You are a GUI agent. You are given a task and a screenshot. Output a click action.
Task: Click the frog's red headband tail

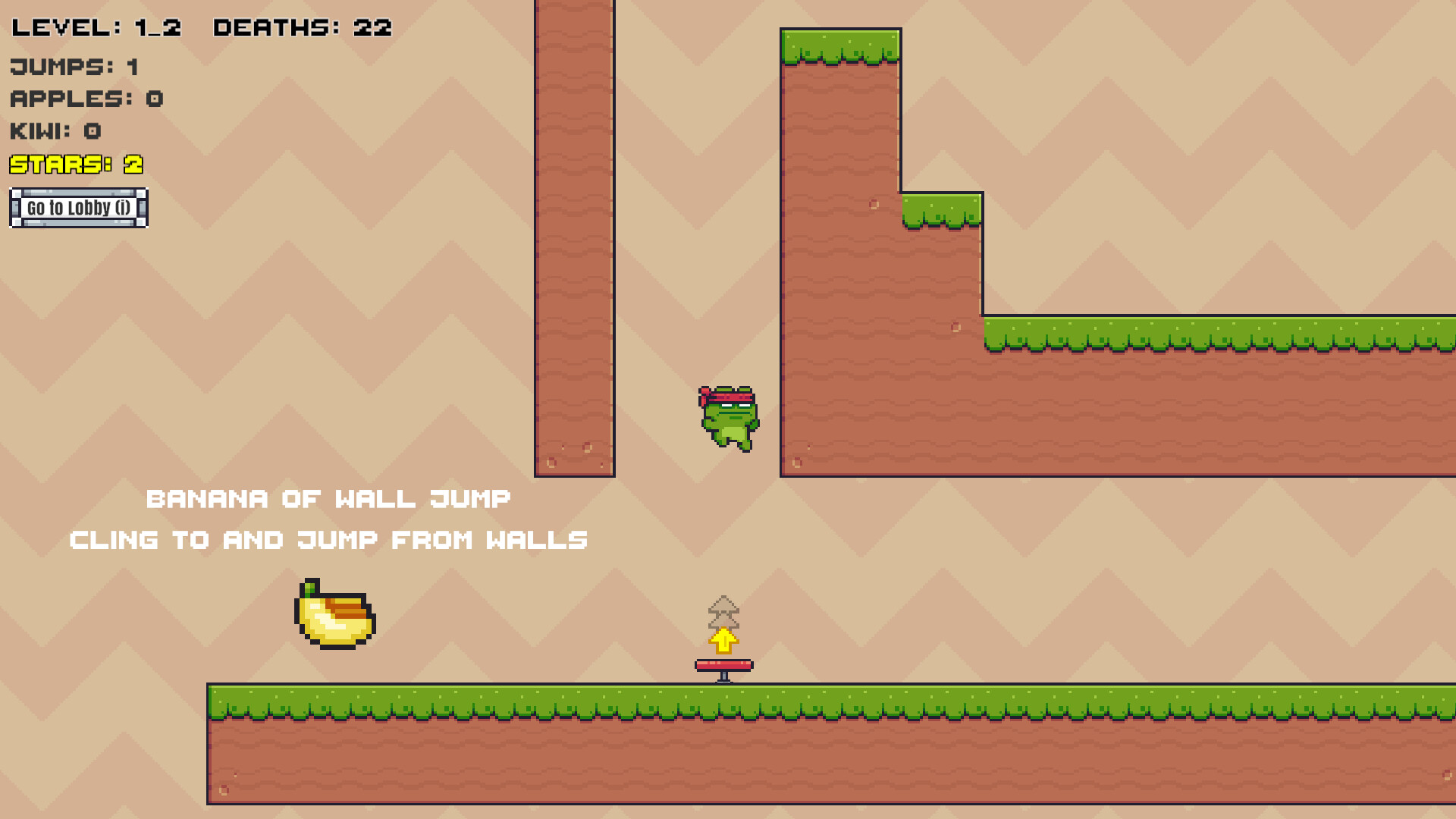coord(704,396)
